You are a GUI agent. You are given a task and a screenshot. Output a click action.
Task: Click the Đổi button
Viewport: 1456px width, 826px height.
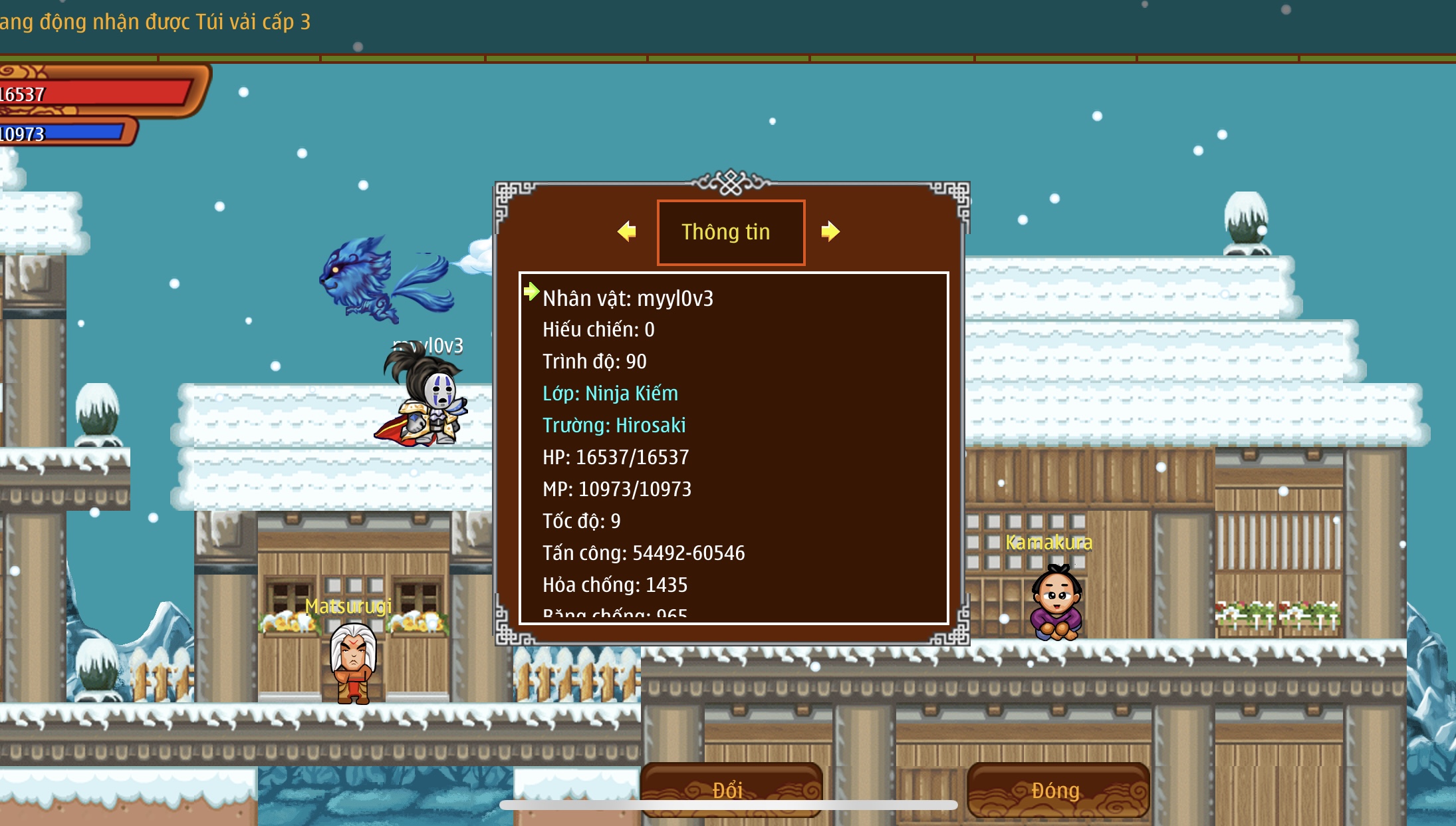[731, 789]
